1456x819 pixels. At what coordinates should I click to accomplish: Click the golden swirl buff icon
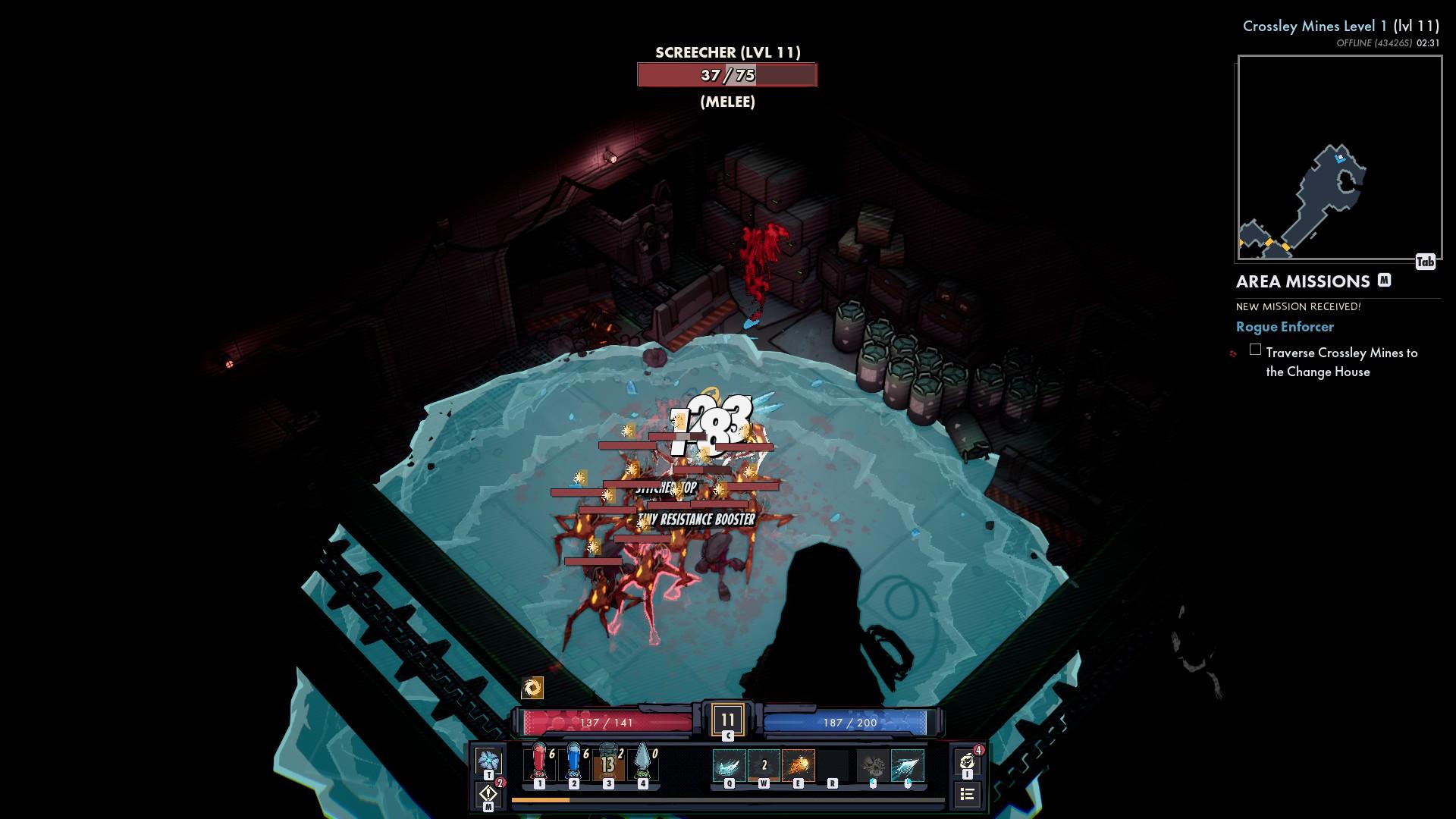click(534, 689)
